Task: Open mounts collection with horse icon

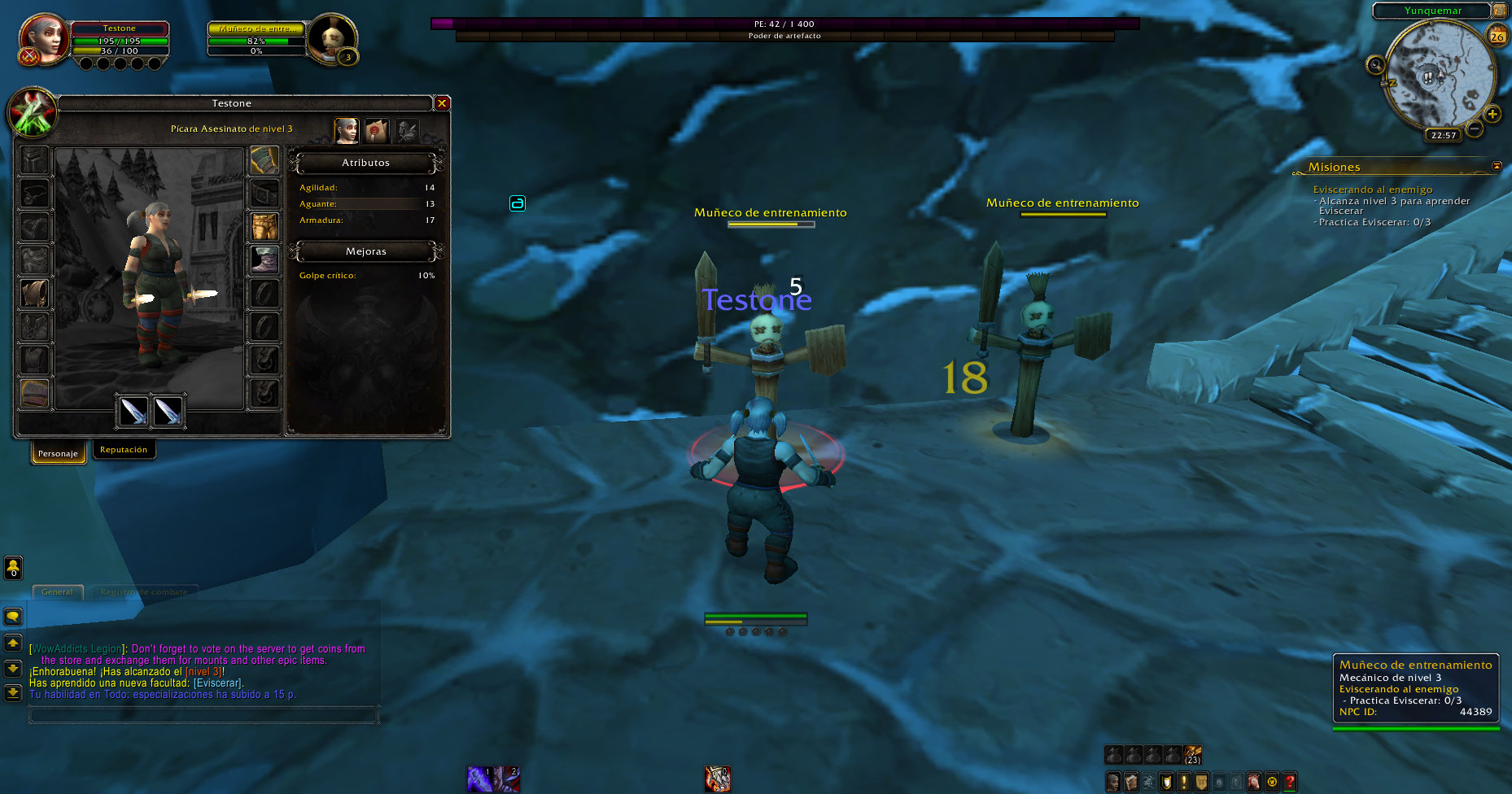Action: pyautogui.click(x=1254, y=782)
